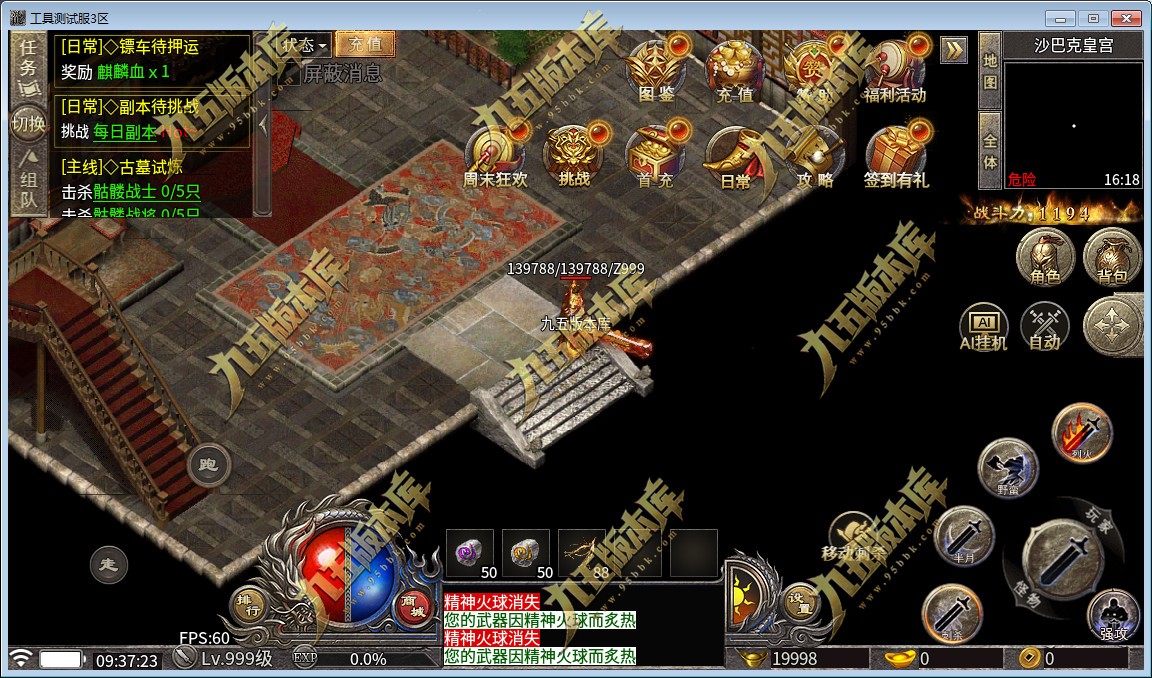The width and height of the screenshot is (1152, 678).
Task: Open the 状态 status dropdown
Action: click(x=303, y=45)
